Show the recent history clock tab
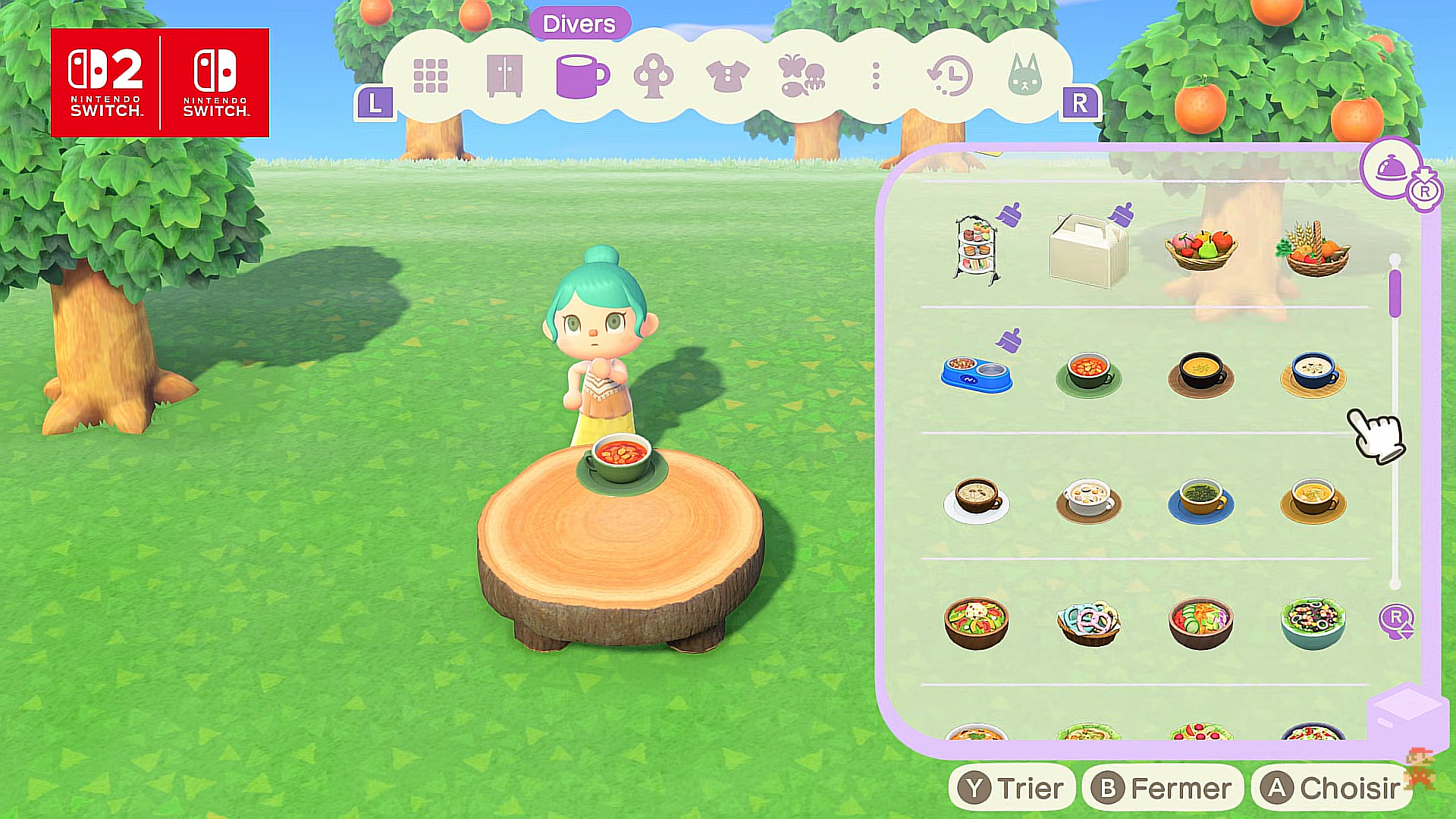Screen dimensions: 1456x819 coord(949,76)
